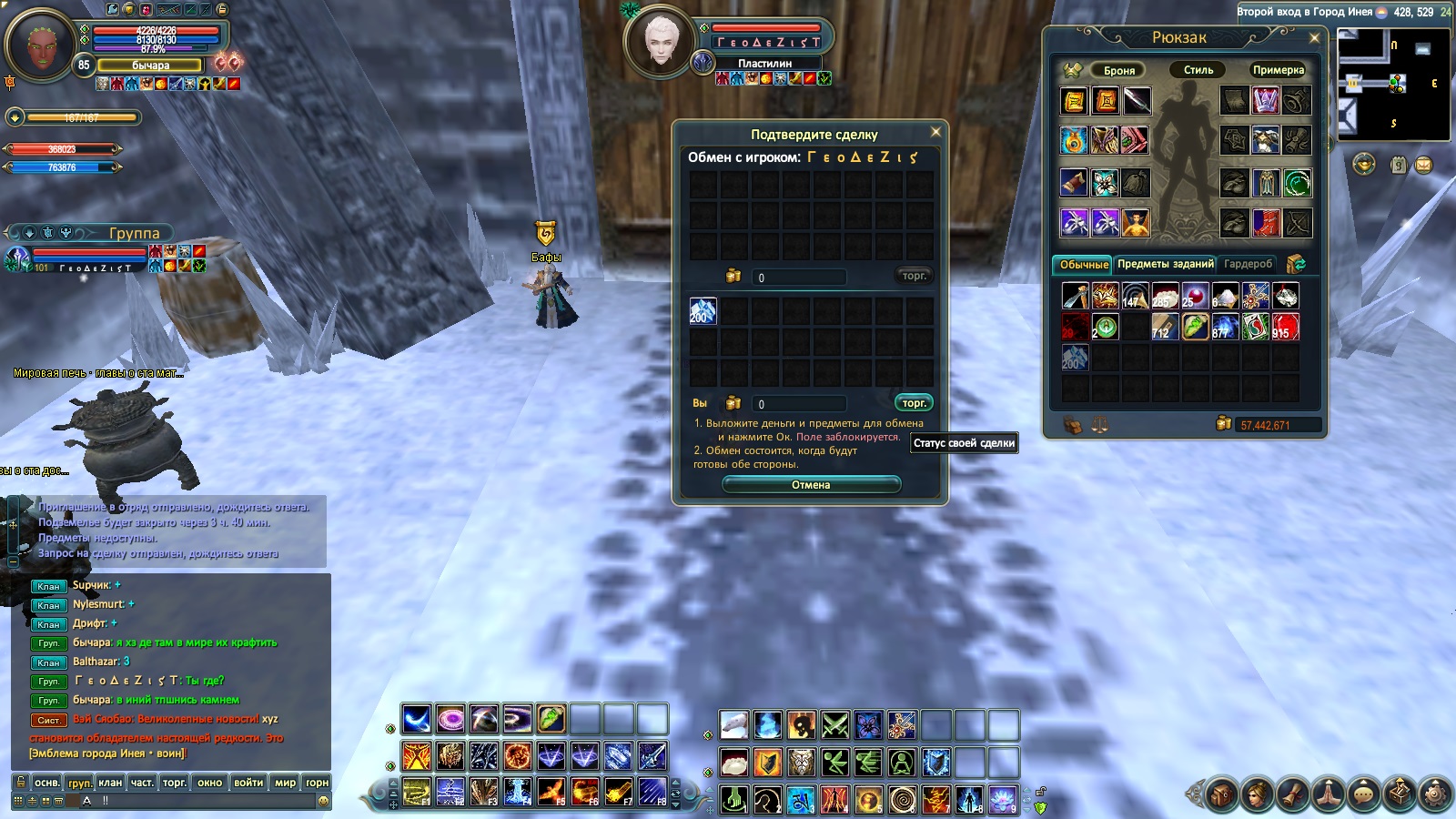Select the offered crystal stack of 200

[703, 311]
